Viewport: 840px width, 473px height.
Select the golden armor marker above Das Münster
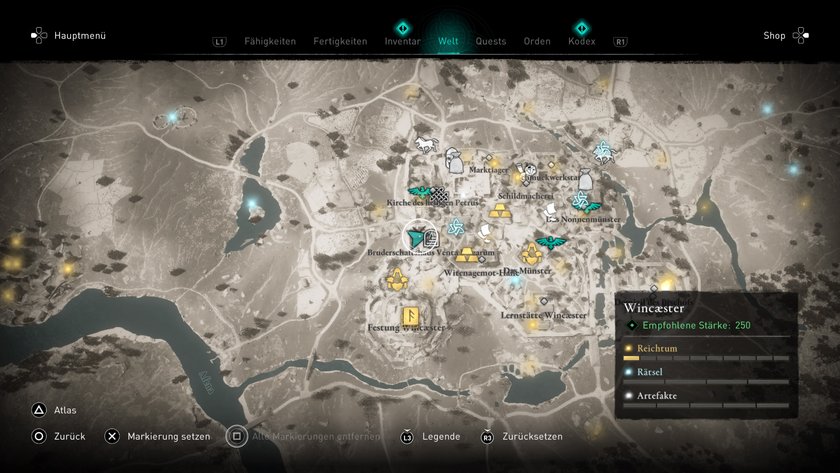(x=530, y=254)
